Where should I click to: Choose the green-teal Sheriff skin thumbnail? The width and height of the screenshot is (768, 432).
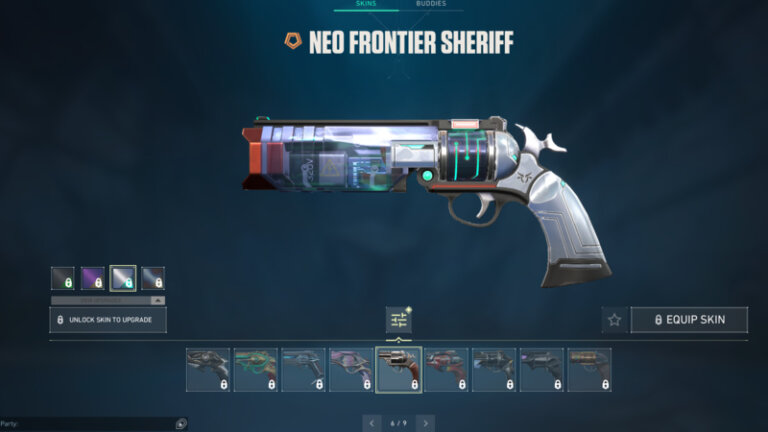255,369
